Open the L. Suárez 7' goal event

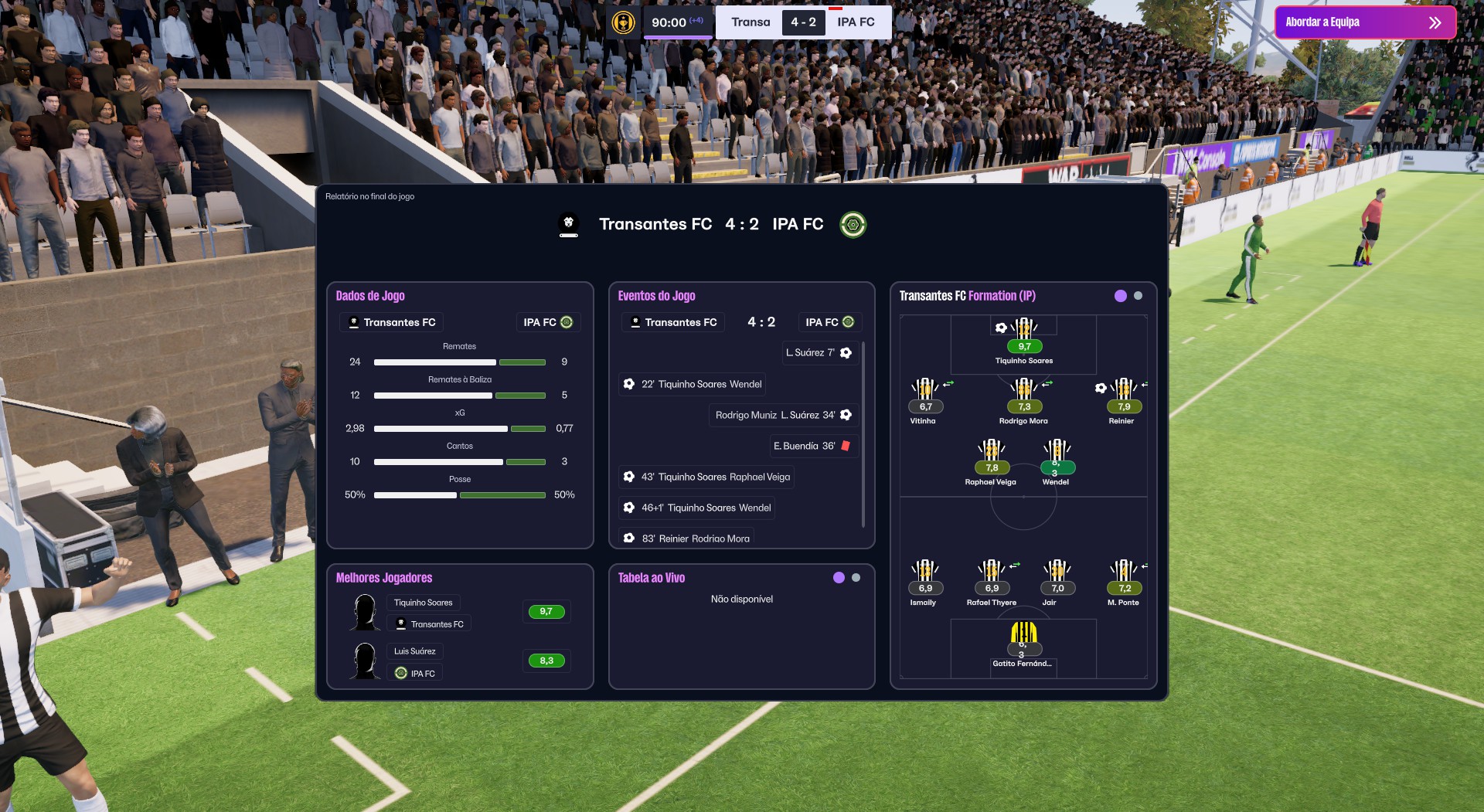[819, 353]
